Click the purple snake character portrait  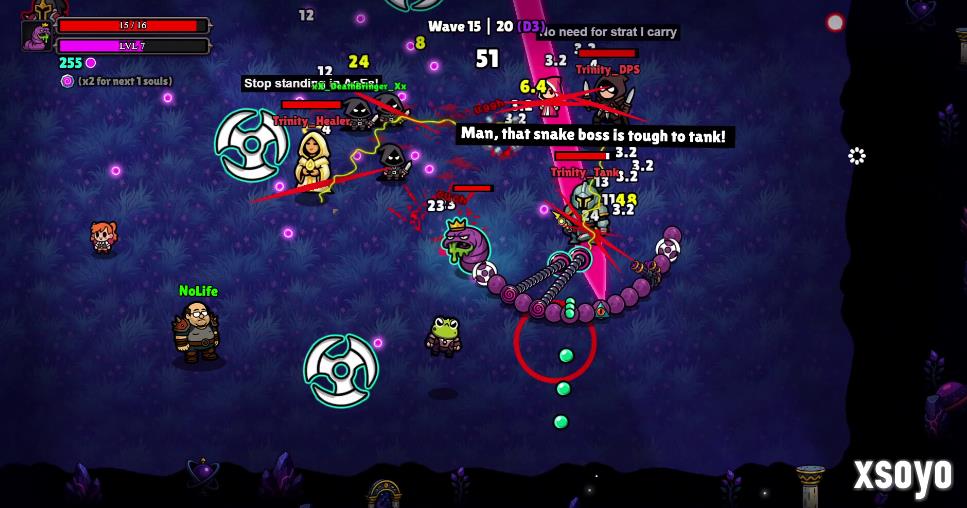tap(38, 36)
